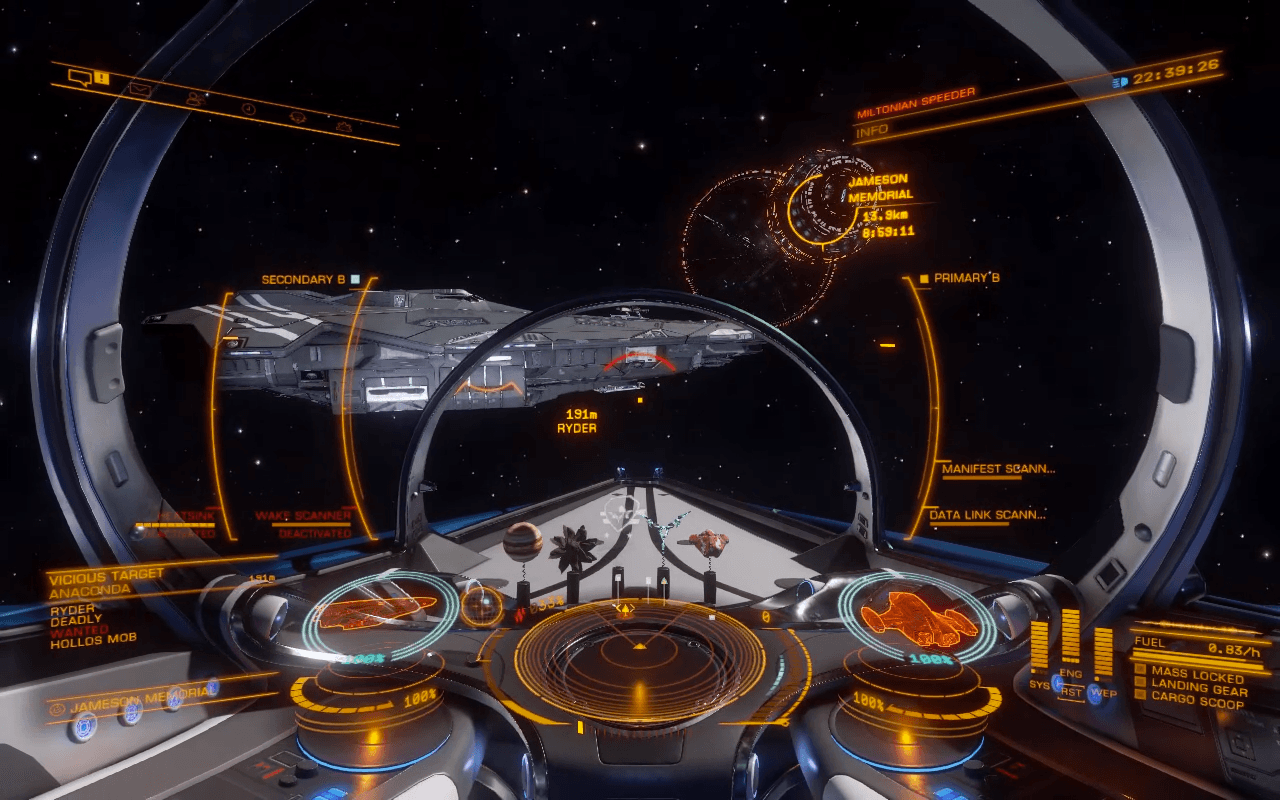Open the INFO tab in the top-right panel
Viewport: 1280px width, 800px height.
[872, 131]
